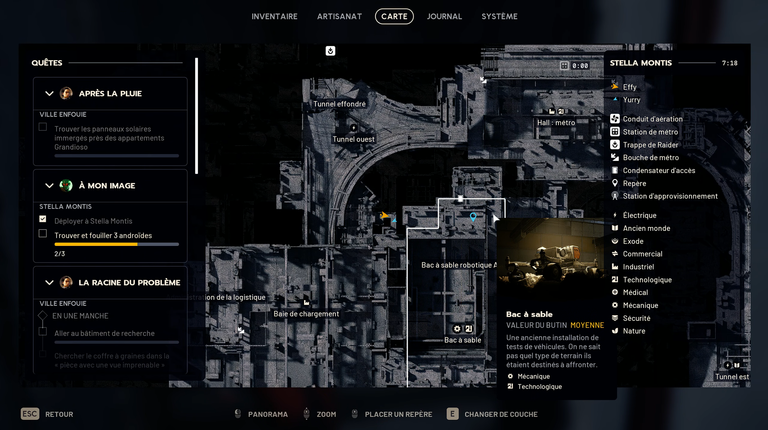Select the Tunnel ouest map label
The width and height of the screenshot is (768, 430).
(353, 139)
